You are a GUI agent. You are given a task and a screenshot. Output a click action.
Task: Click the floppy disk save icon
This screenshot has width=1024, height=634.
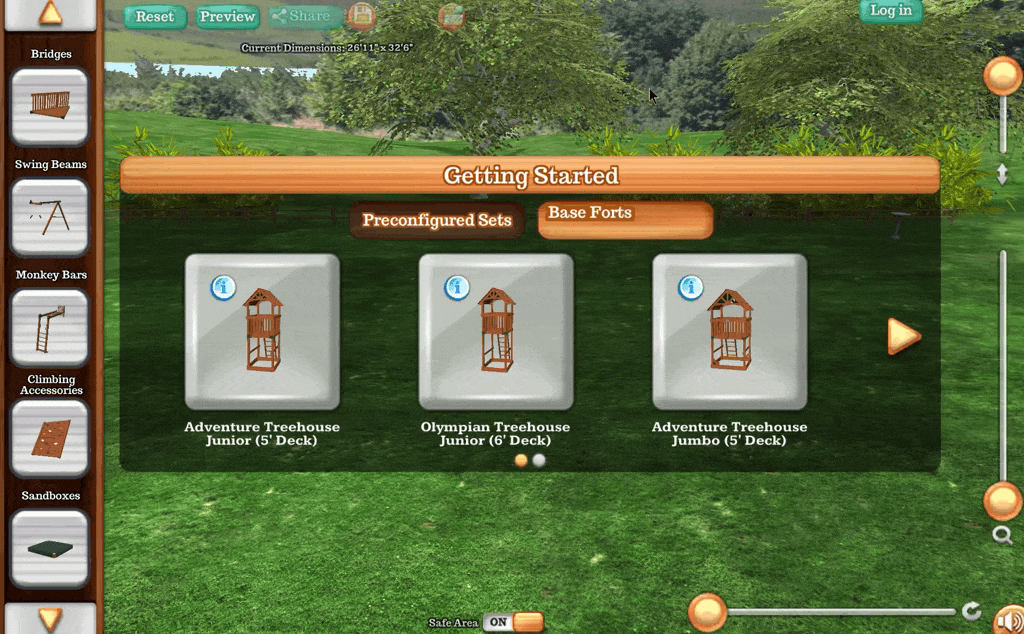click(x=361, y=16)
